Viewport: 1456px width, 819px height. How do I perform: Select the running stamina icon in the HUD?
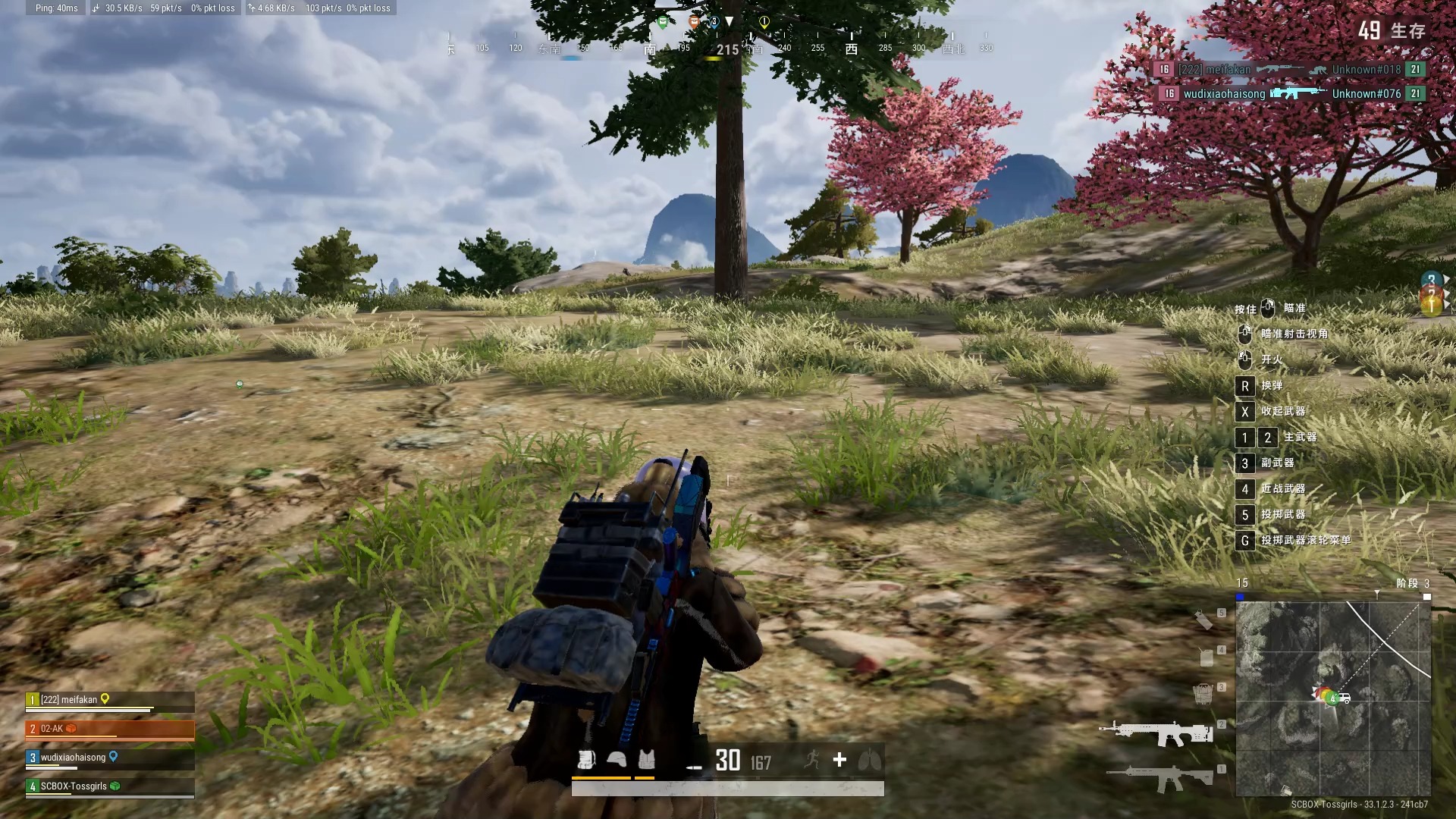click(812, 759)
